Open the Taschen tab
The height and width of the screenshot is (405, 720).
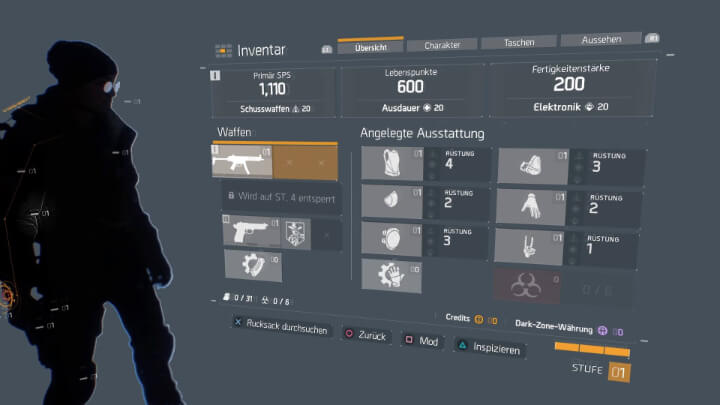pyautogui.click(x=518, y=43)
